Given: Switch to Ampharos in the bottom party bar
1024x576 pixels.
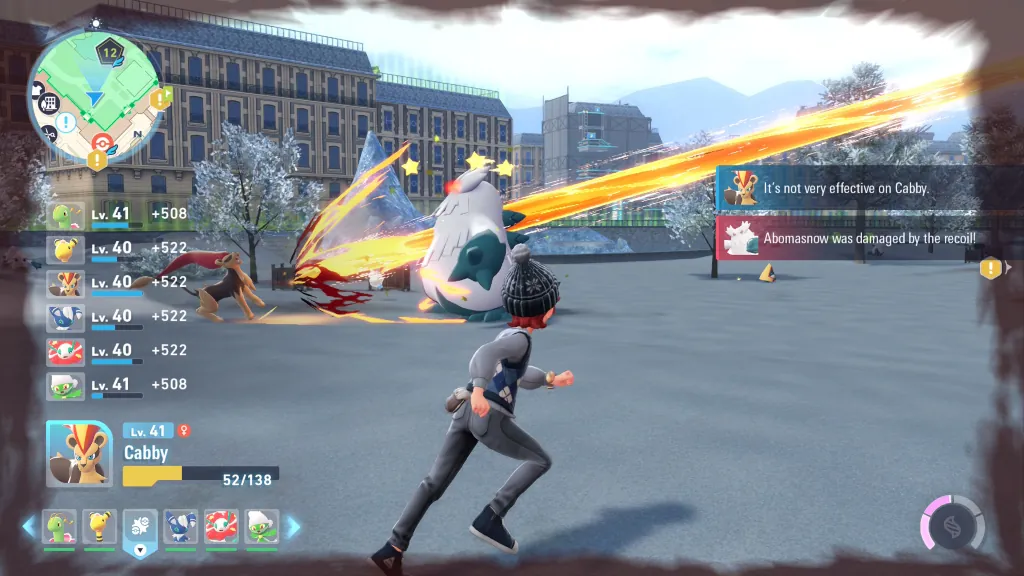Looking at the screenshot, I should point(100,526).
